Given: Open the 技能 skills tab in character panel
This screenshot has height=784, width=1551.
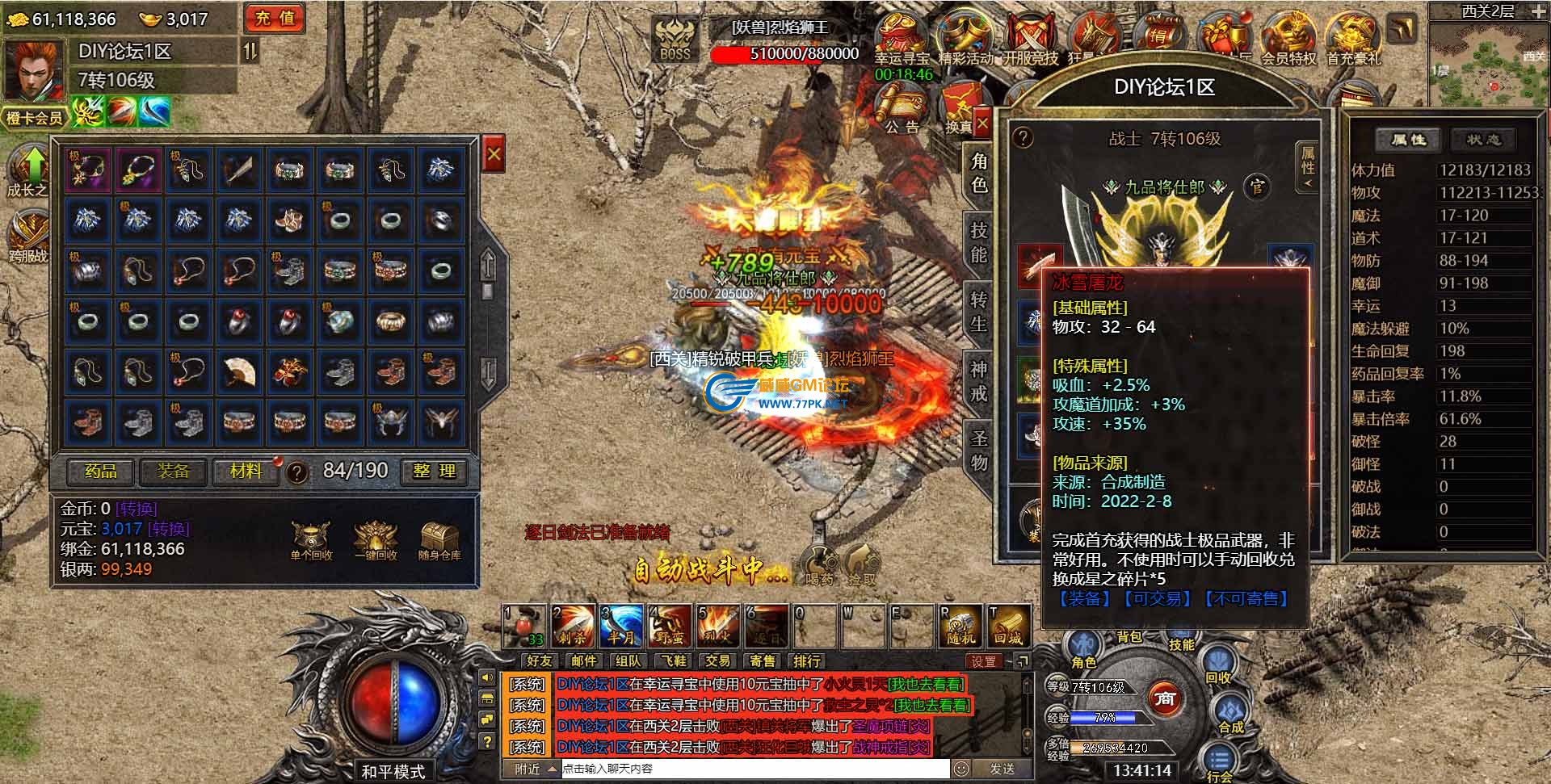Looking at the screenshot, I should point(979,242).
